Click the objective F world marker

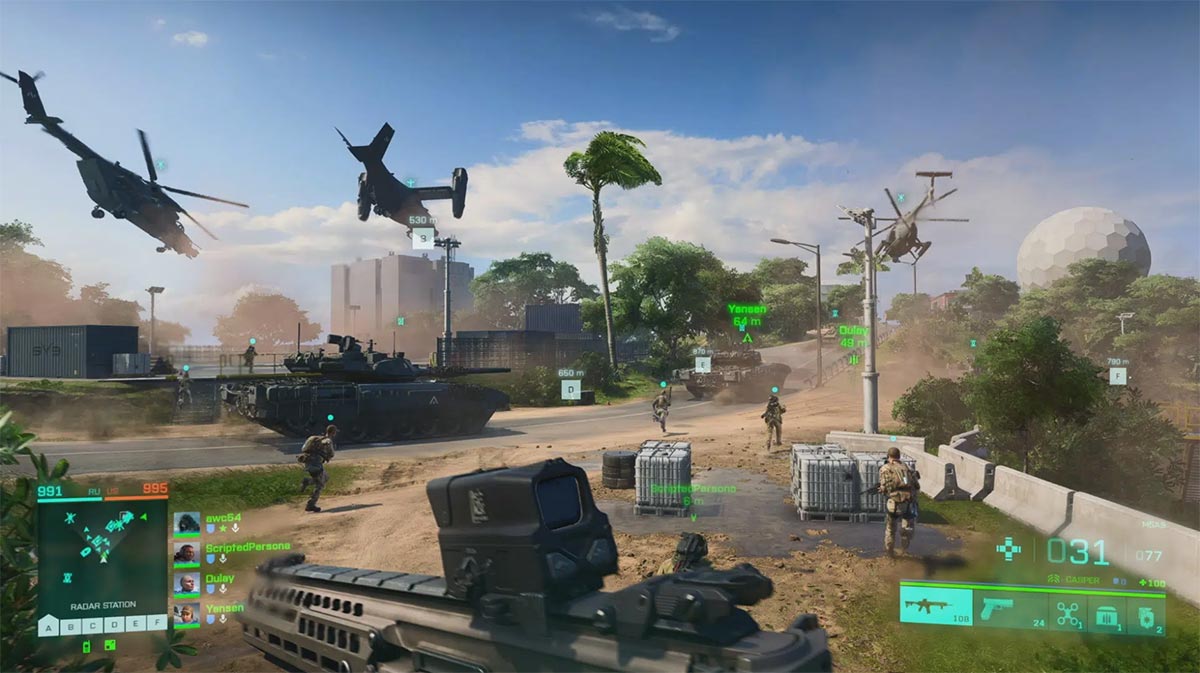[x=1117, y=376]
